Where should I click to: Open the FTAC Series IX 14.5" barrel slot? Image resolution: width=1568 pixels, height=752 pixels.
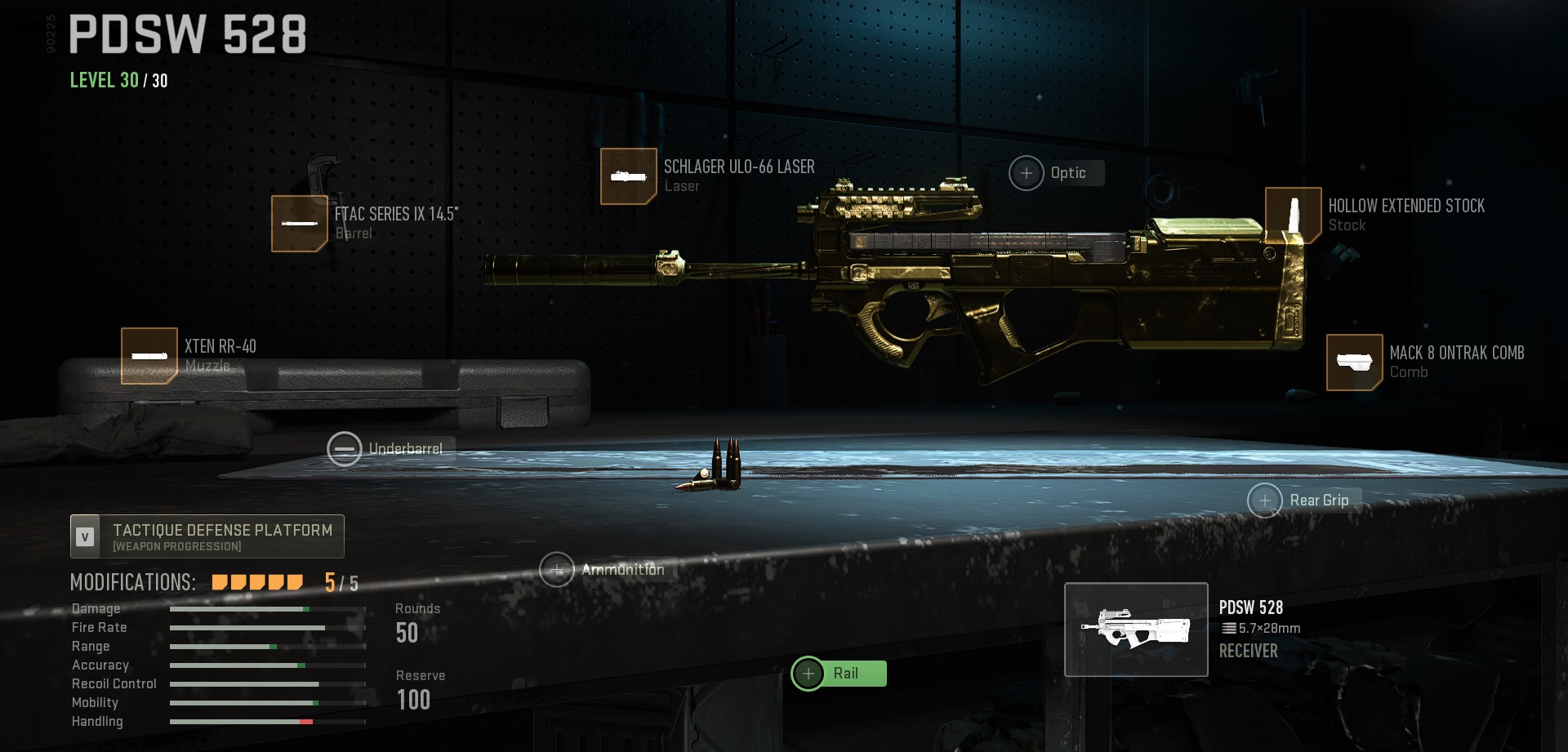pos(299,224)
